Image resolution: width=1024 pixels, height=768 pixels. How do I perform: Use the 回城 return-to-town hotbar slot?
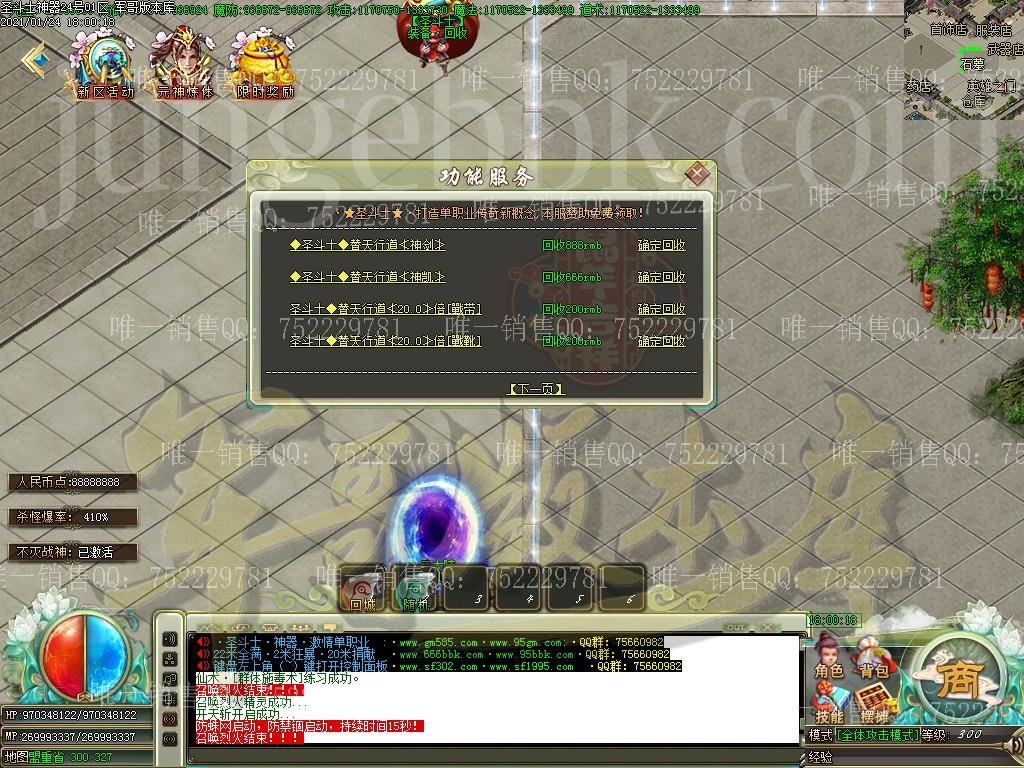click(362, 588)
